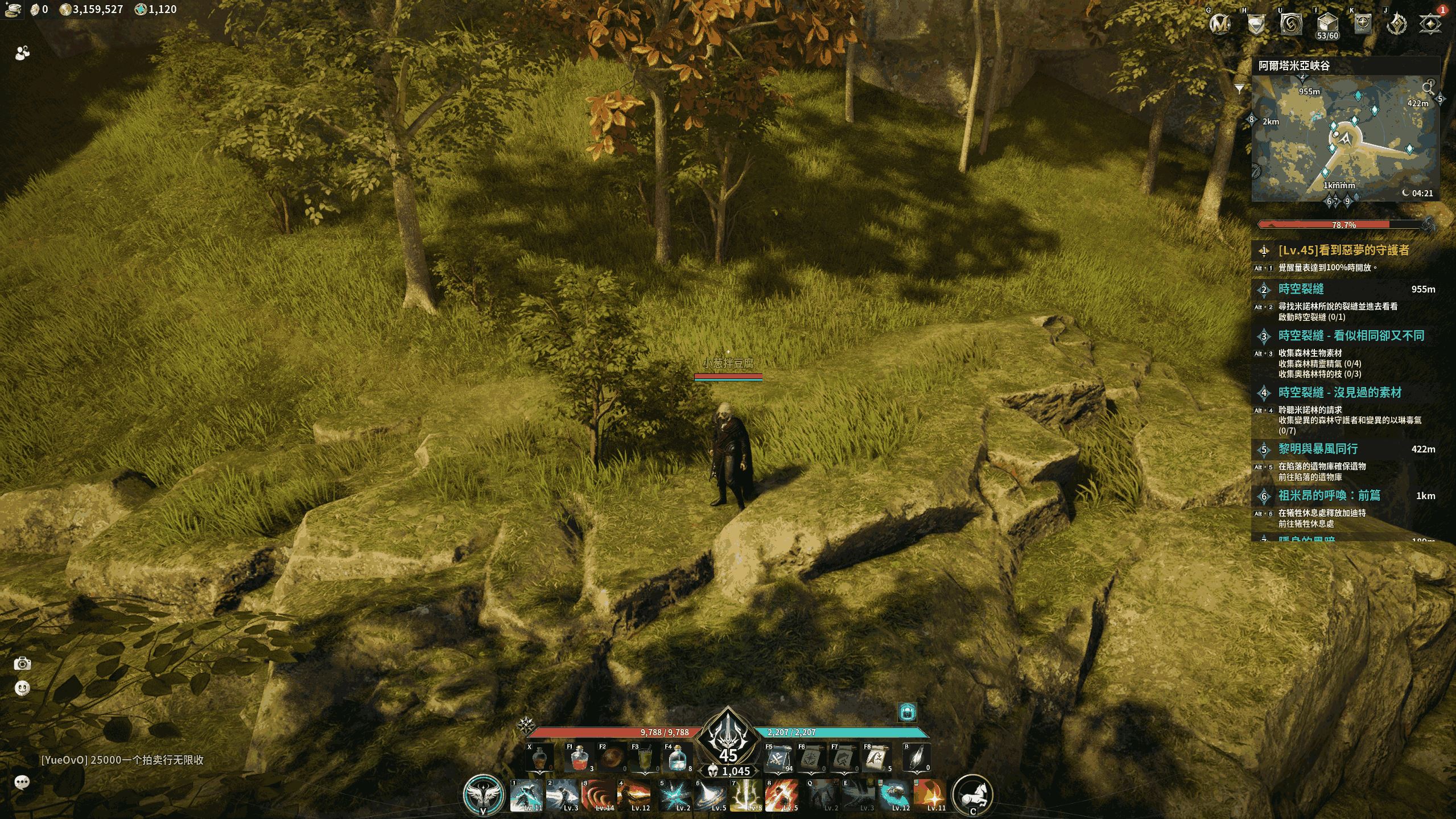This screenshot has width=1456, height=819.
Task: Activate the red swirl skill in slot 3
Action: tap(599, 795)
